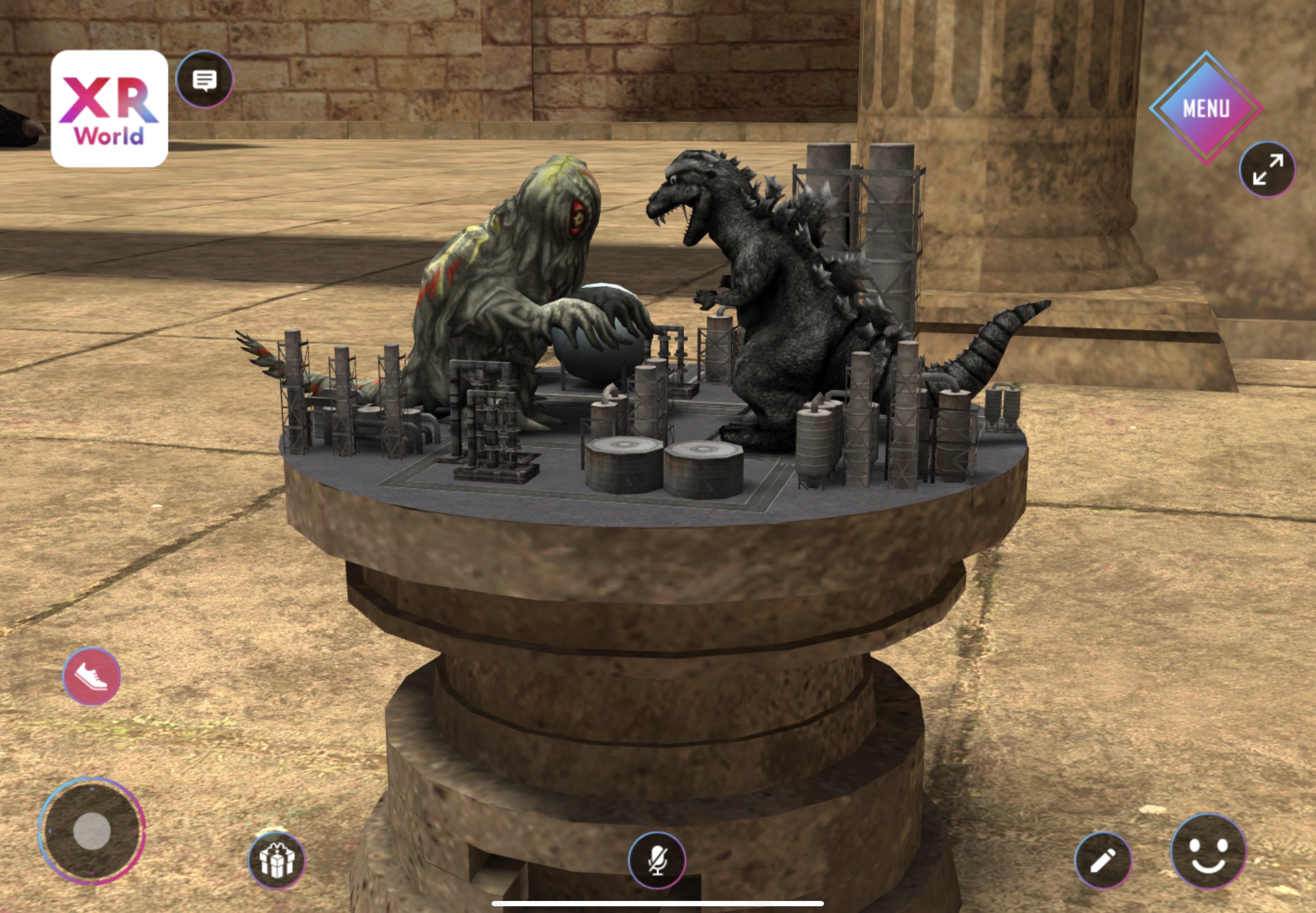Screen dimensions: 1316x913
Task: Open the gift box icon
Action: coord(277,860)
